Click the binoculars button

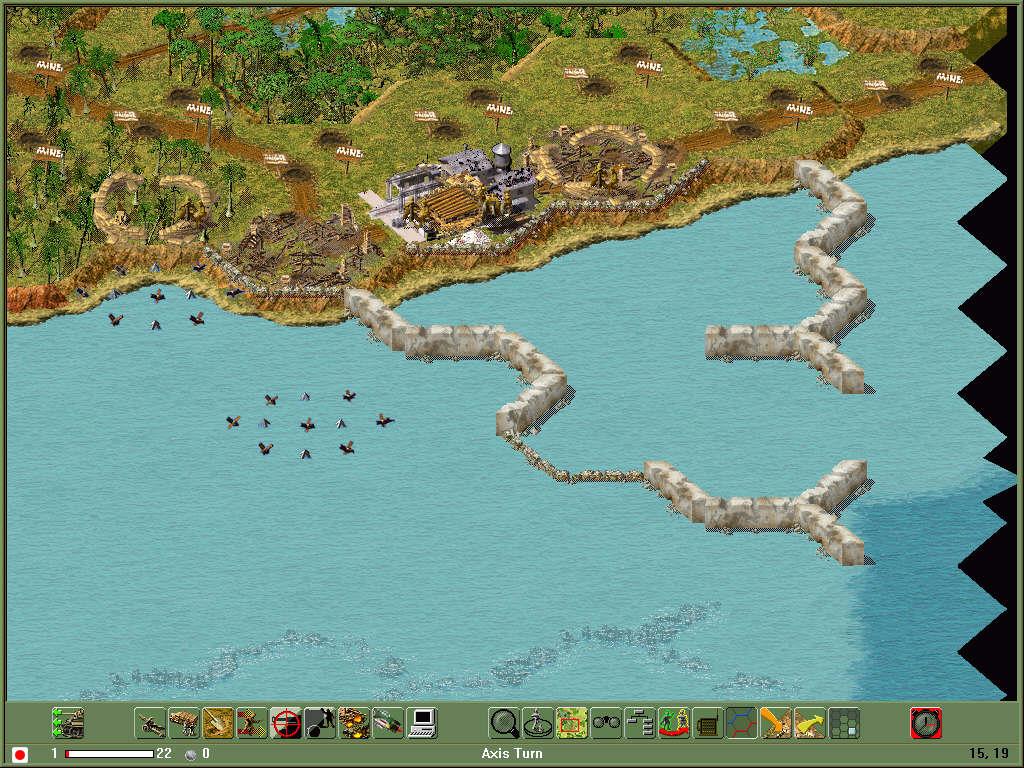[606, 722]
